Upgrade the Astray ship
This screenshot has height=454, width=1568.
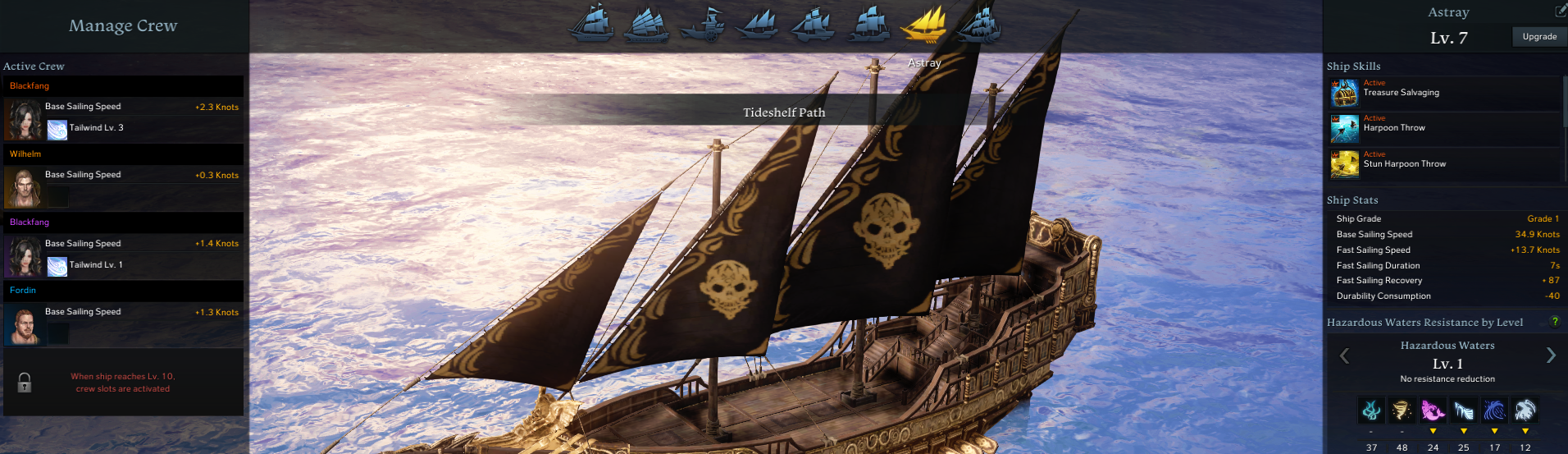click(1538, 37)
